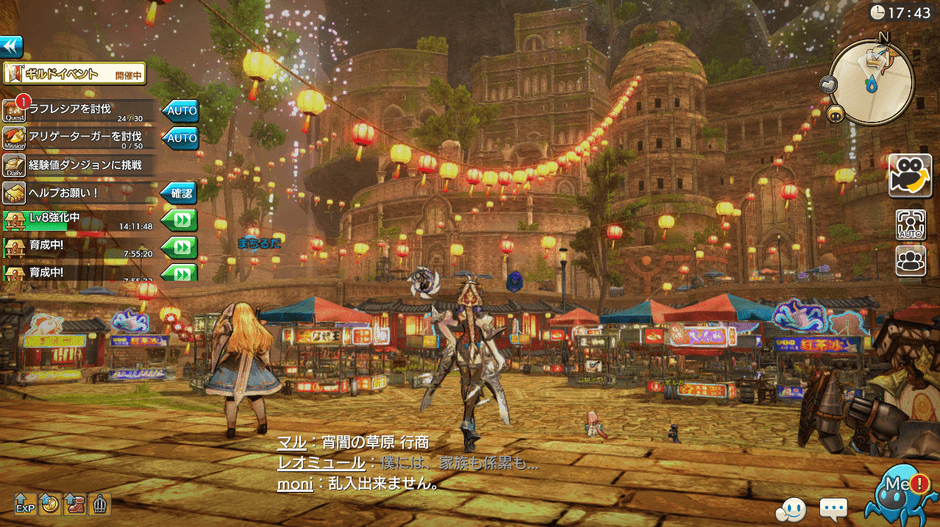Open the emote smiley bubble icon

[x=791, y=509]
